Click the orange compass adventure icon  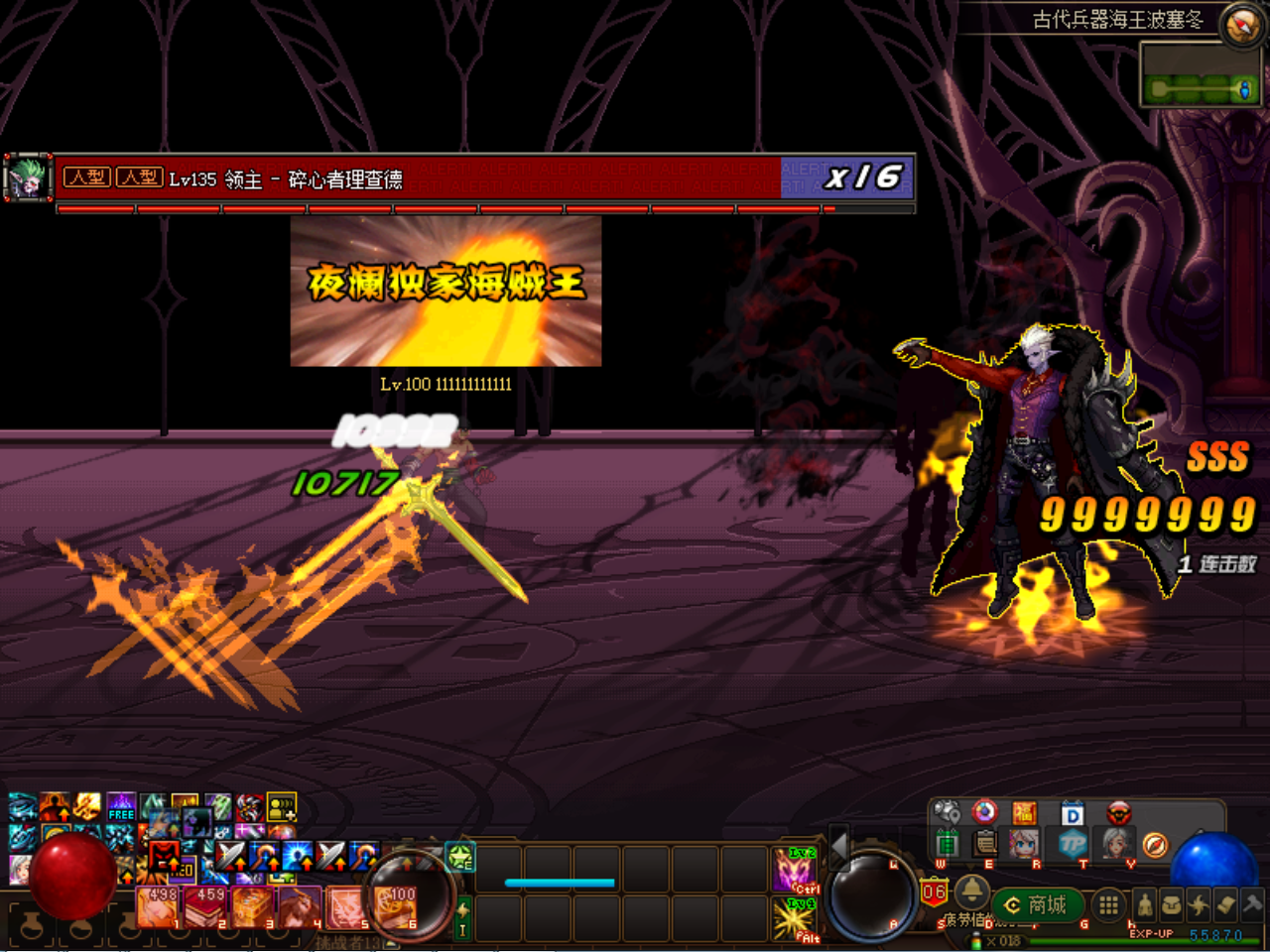point(1156,845)
